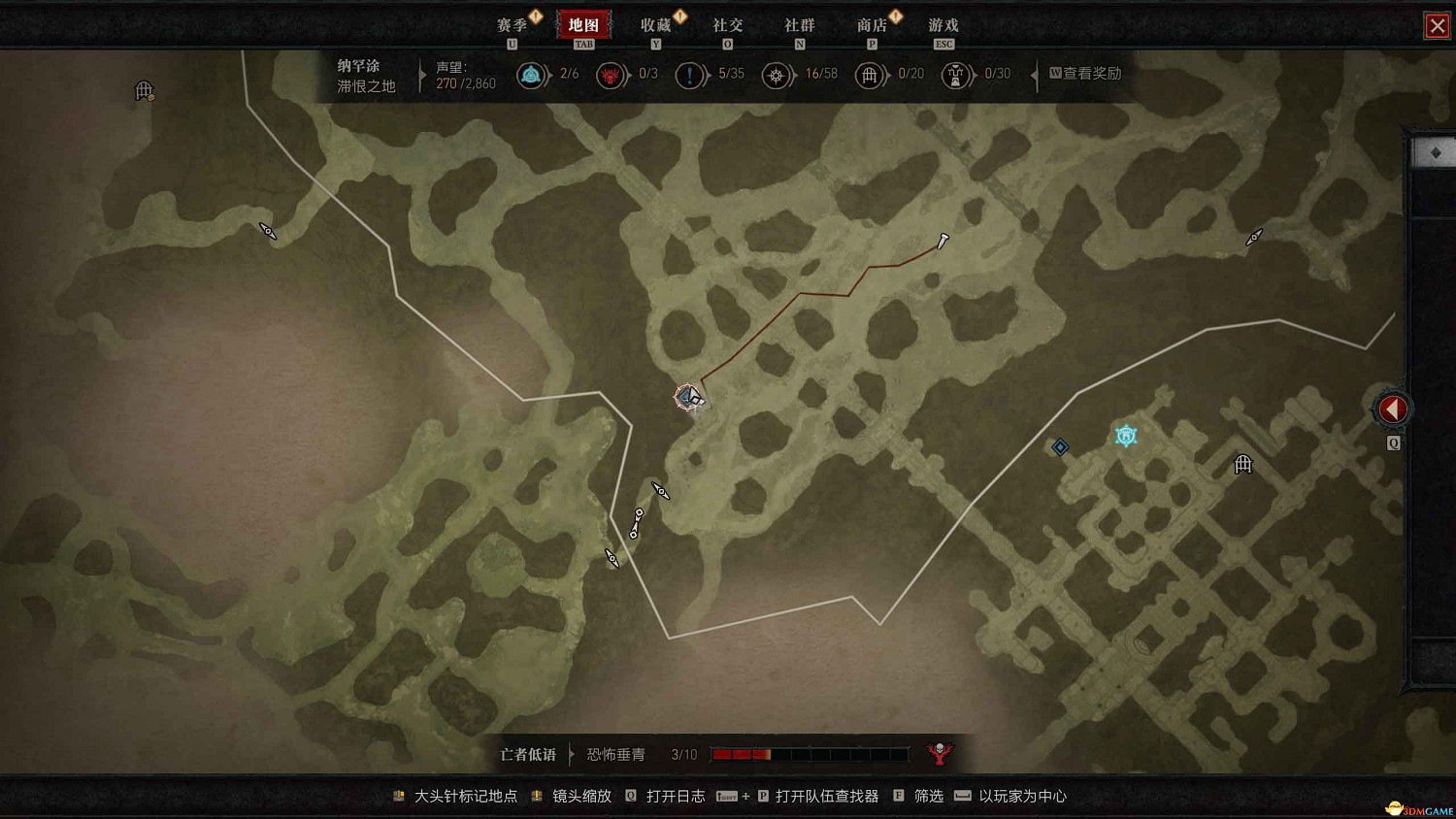Click the stronghold renown icon (0/30)
Screen dimensions: 1456x819
(x=957, y=74)
